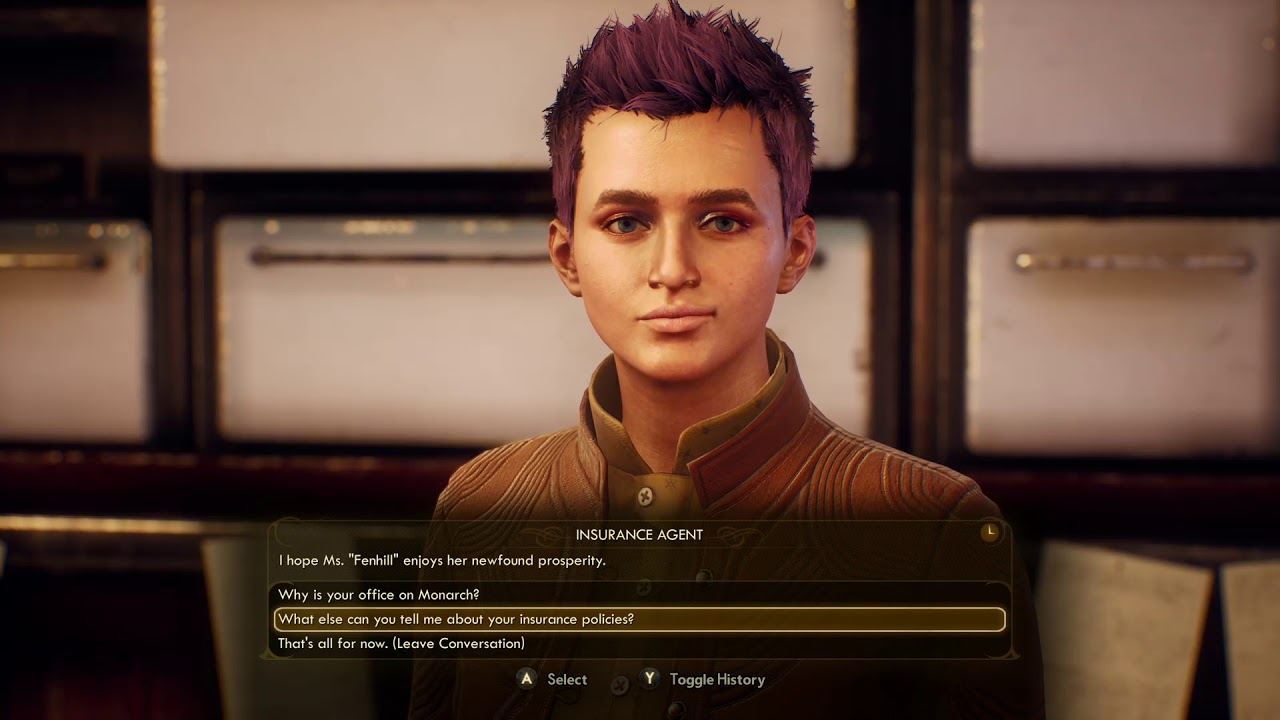Screen dimensions: 1280x720
Task: Select "That's all for now" to leave conversation
Action: [x=401, y=644]
